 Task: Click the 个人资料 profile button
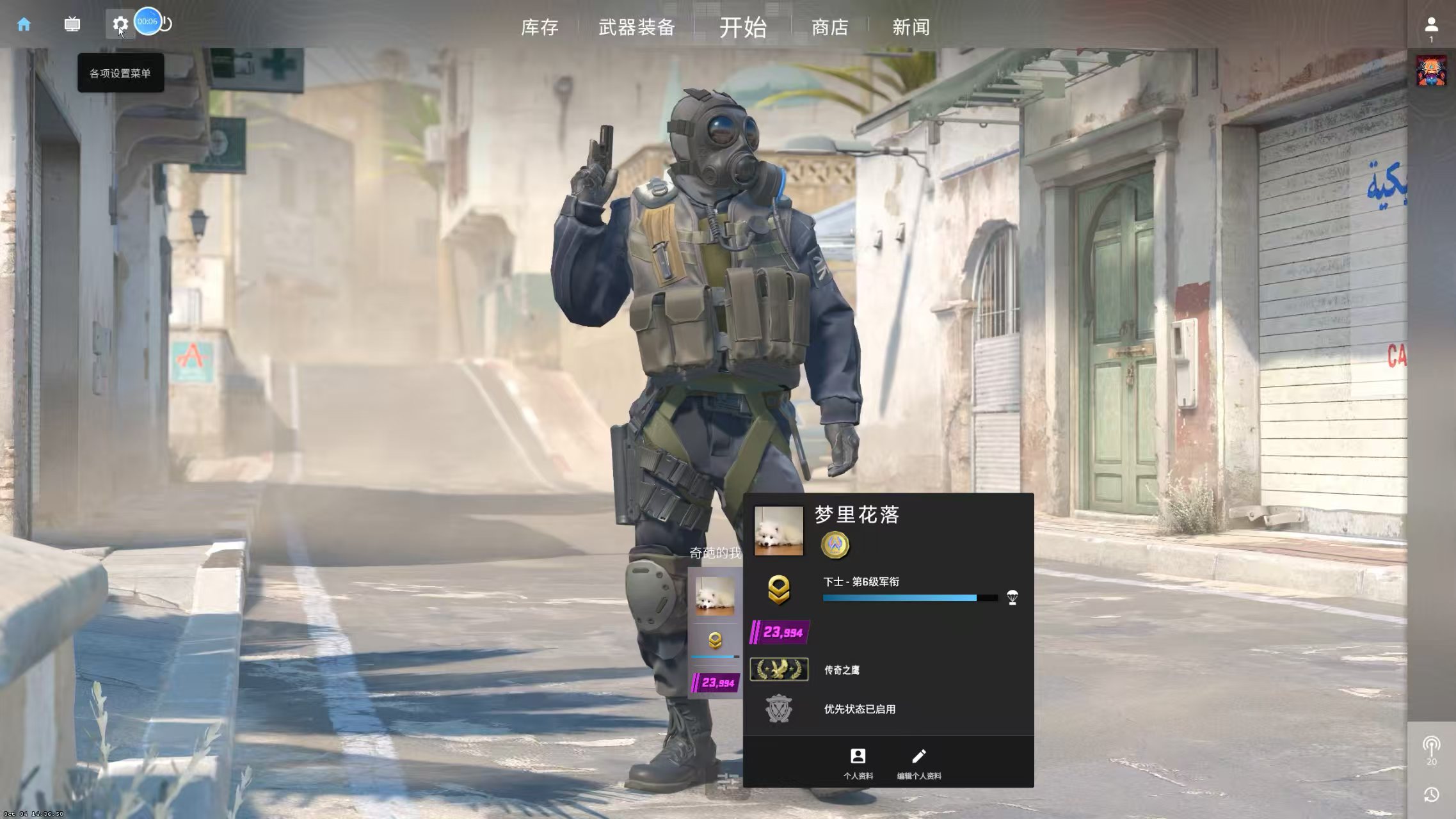[858, 763]
